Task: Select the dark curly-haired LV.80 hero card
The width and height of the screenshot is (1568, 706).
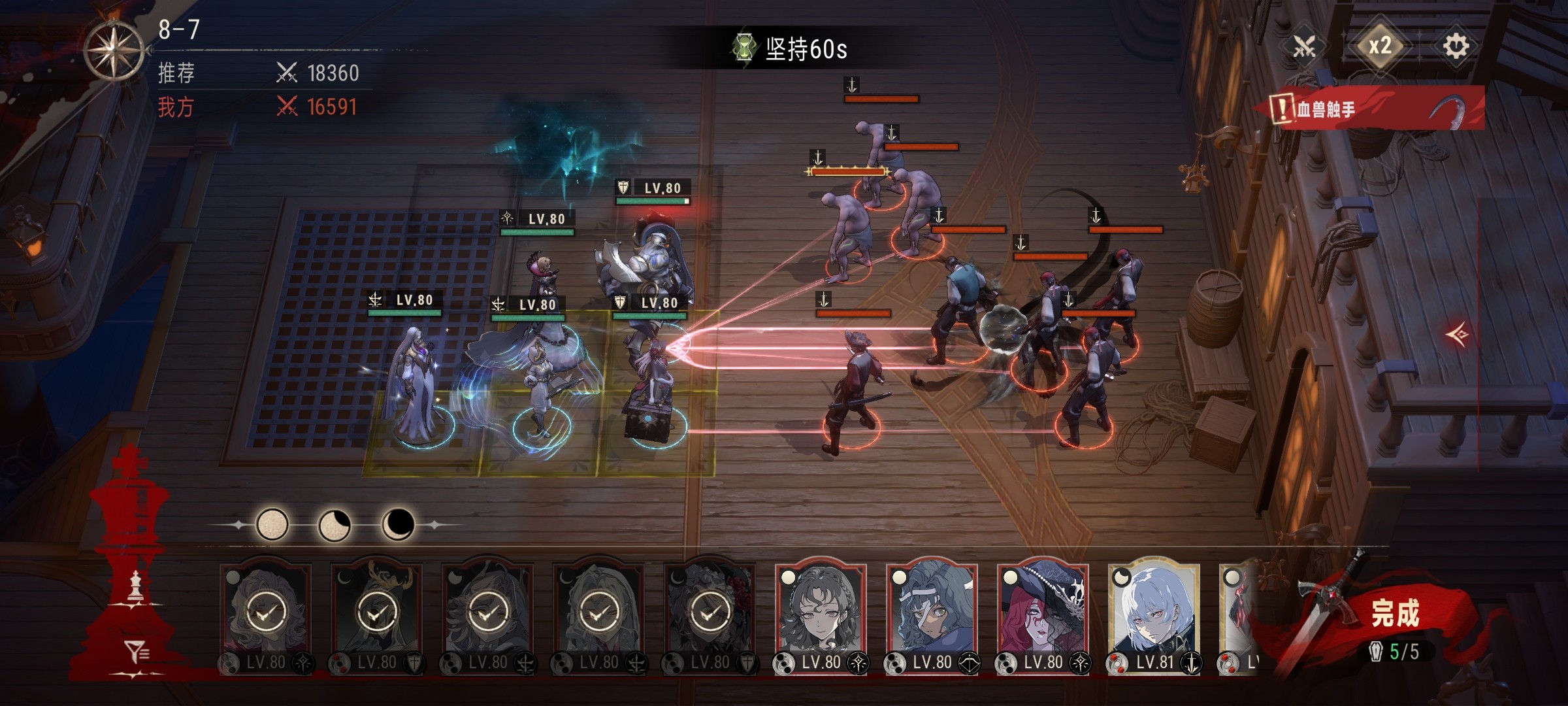Action: point(821,614)
